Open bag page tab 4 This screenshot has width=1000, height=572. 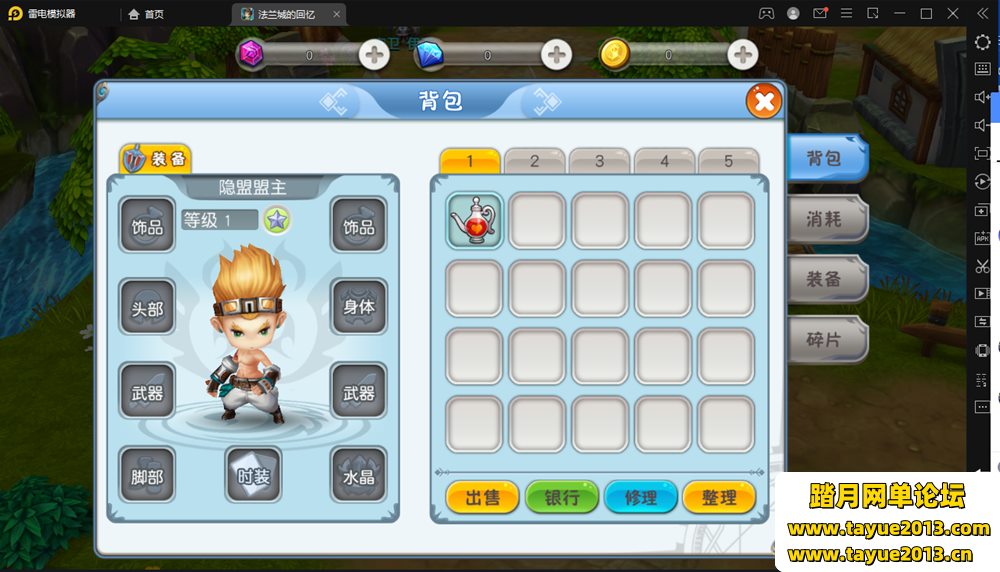pos(664,161)
